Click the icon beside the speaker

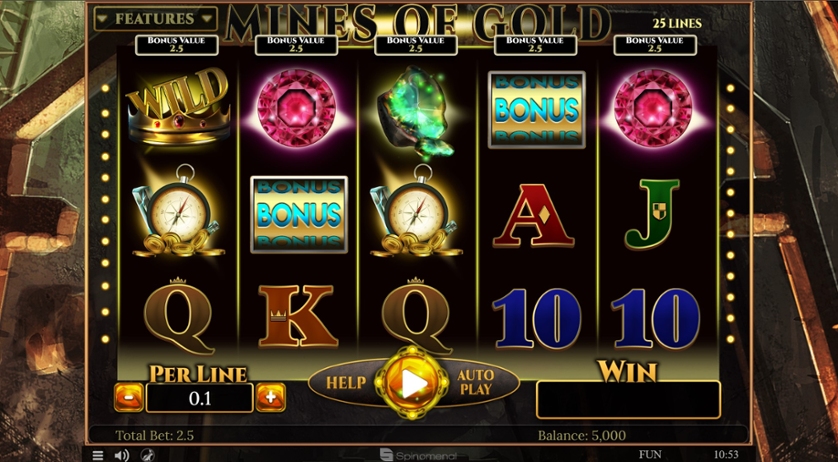(x=146, y=455)
